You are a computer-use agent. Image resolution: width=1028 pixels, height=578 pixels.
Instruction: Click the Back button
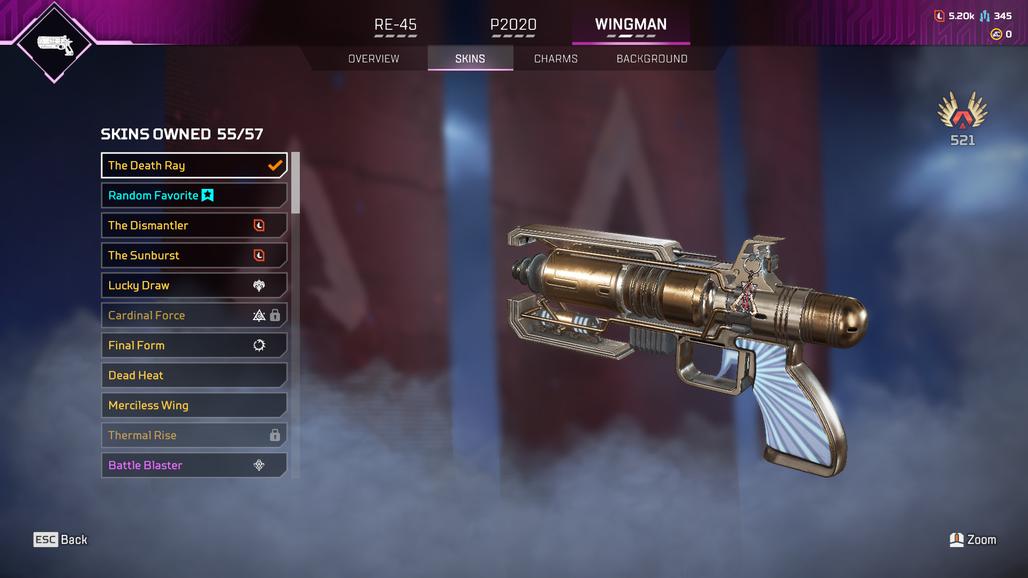point(61,540)
